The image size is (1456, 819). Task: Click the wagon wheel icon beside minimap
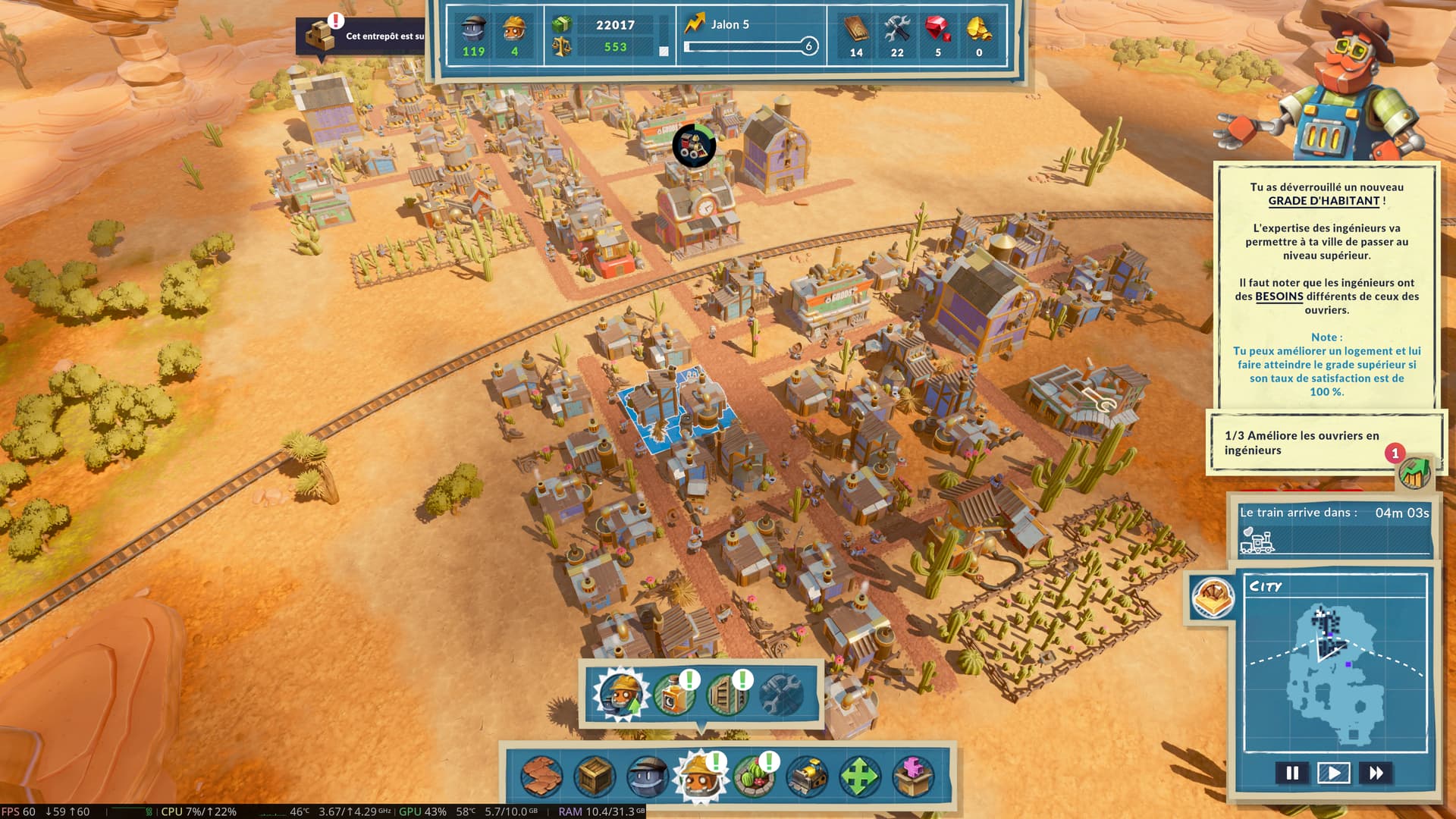1212,598
